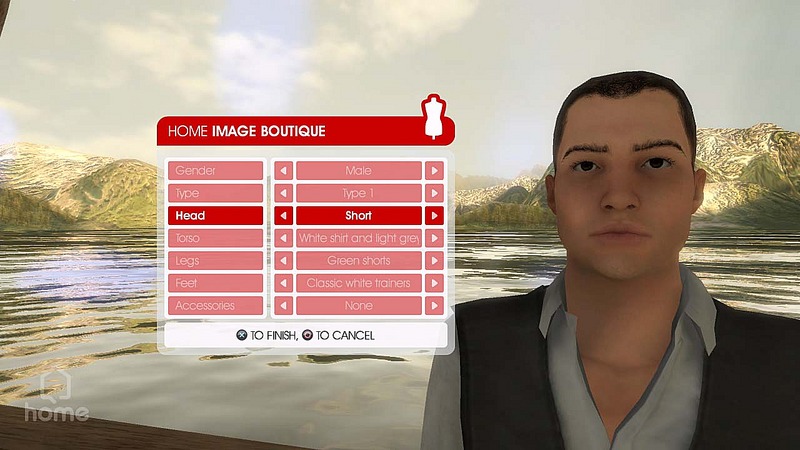The height and width of the screenshot is (450, 800).
Task: Select the highlighted Head row
Action: pos(215,216)
